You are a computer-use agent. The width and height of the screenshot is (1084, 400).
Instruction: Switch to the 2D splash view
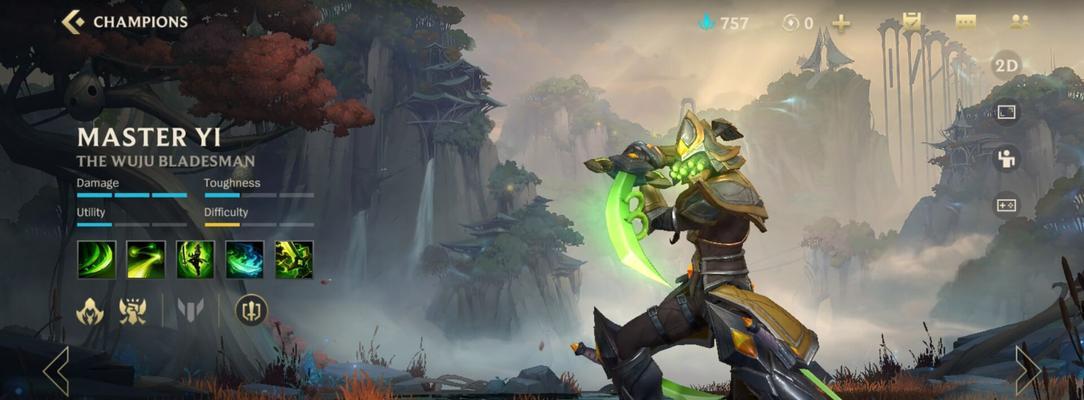(x=1006, y=66)
